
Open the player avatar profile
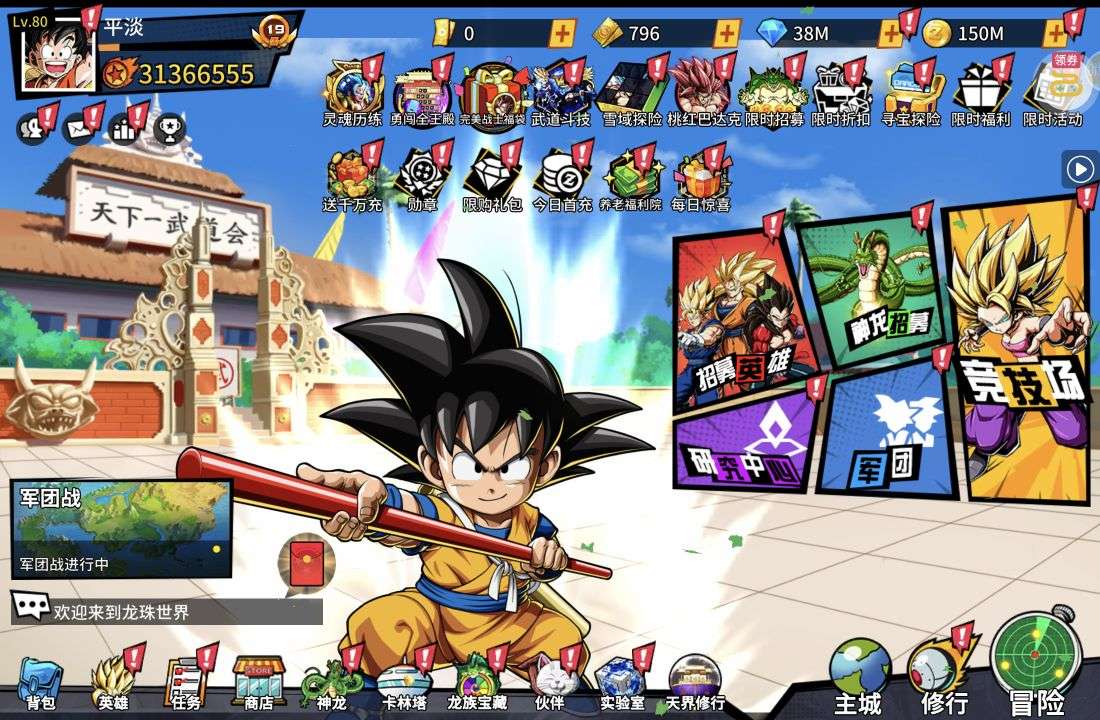[x=58, y=57]
